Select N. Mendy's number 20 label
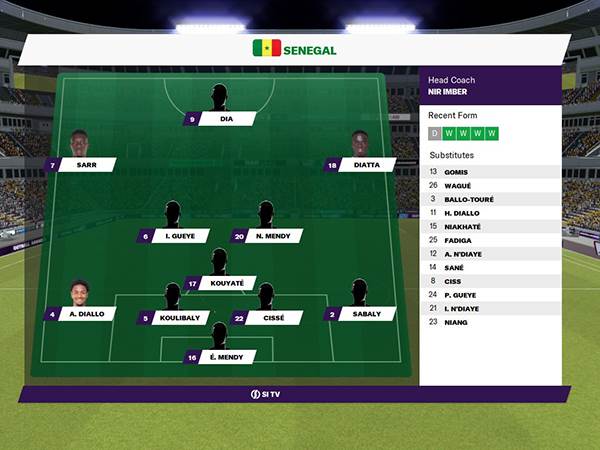The width and height of the screenshot is (600, 450). click(266, 237)
